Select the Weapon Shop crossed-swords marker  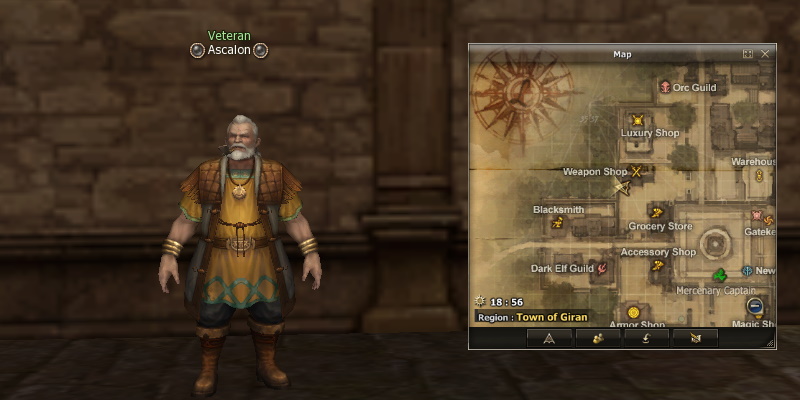pos(635,171)
